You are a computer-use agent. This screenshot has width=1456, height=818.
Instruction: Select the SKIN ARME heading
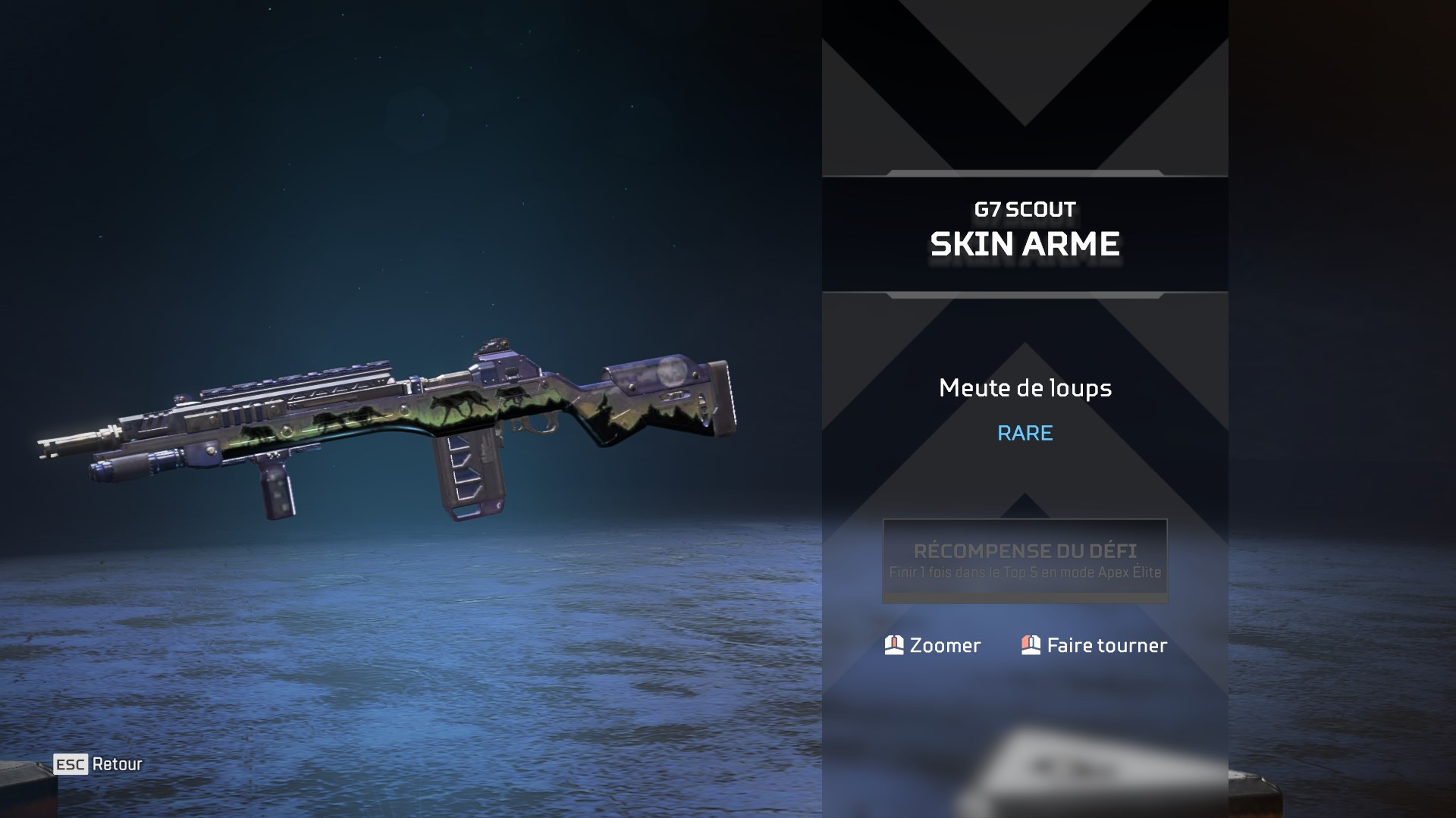pyautogui.click(x=1025, y=244)
